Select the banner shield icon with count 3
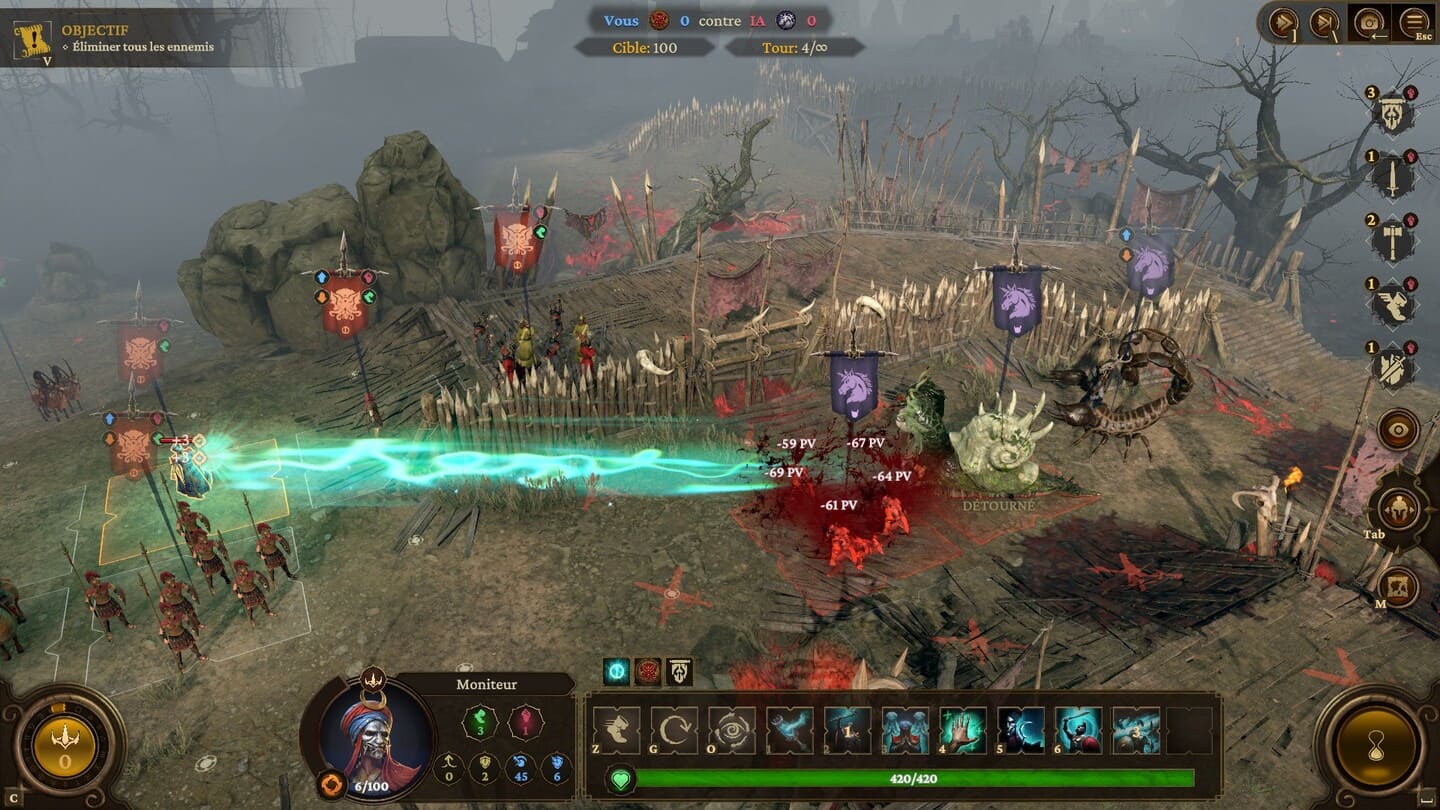This screenshot has height=810, width=1440. 1391,113
